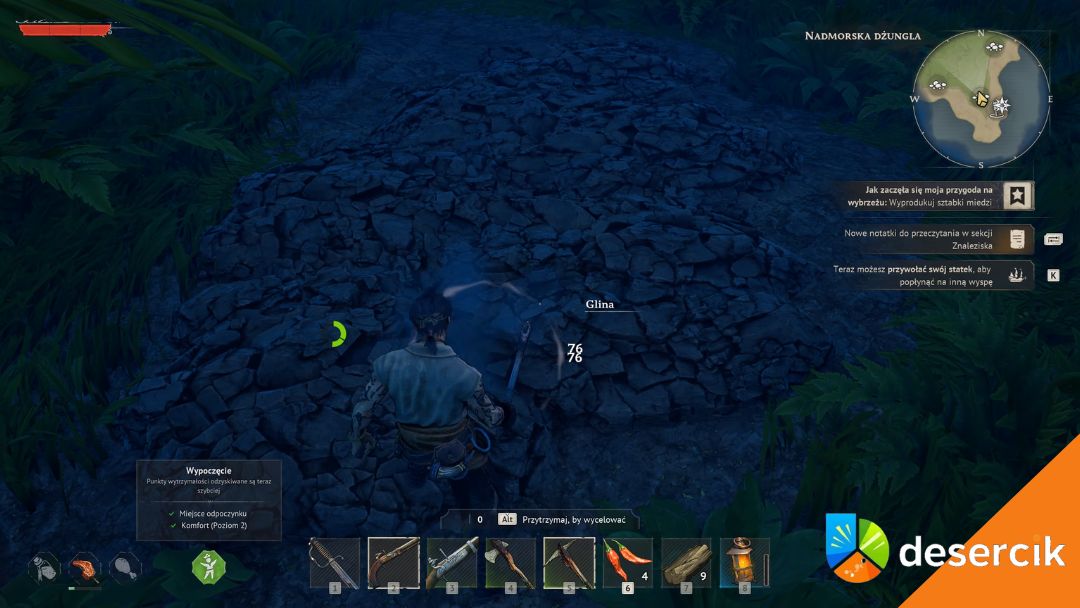Switch to the pickaxe hotbar slot
1080x608 pixels.
(x=569, y=562)
